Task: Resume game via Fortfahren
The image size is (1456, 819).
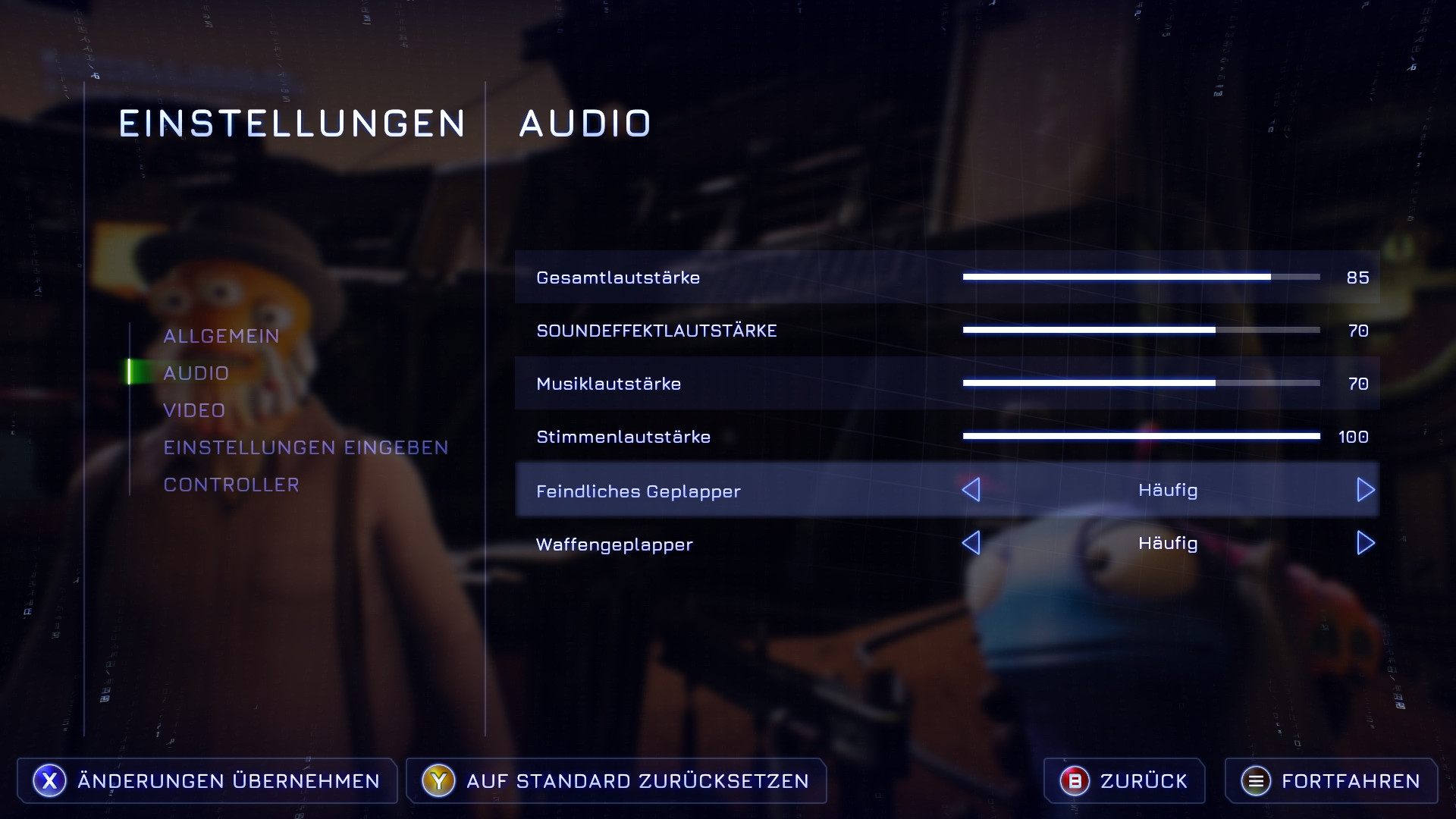Action: pos(1331,781)
